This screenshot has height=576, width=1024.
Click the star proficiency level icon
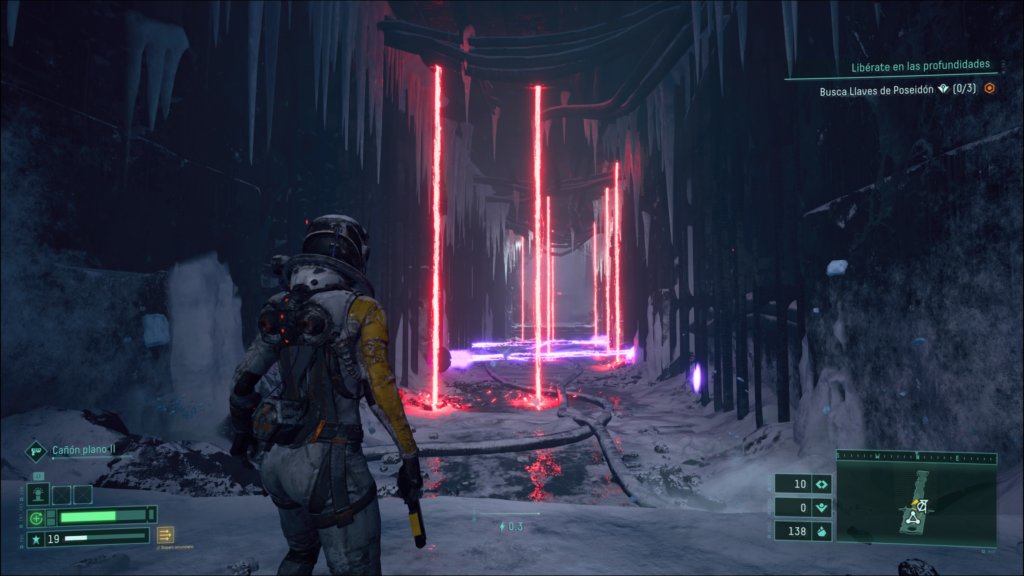point(37,538)
